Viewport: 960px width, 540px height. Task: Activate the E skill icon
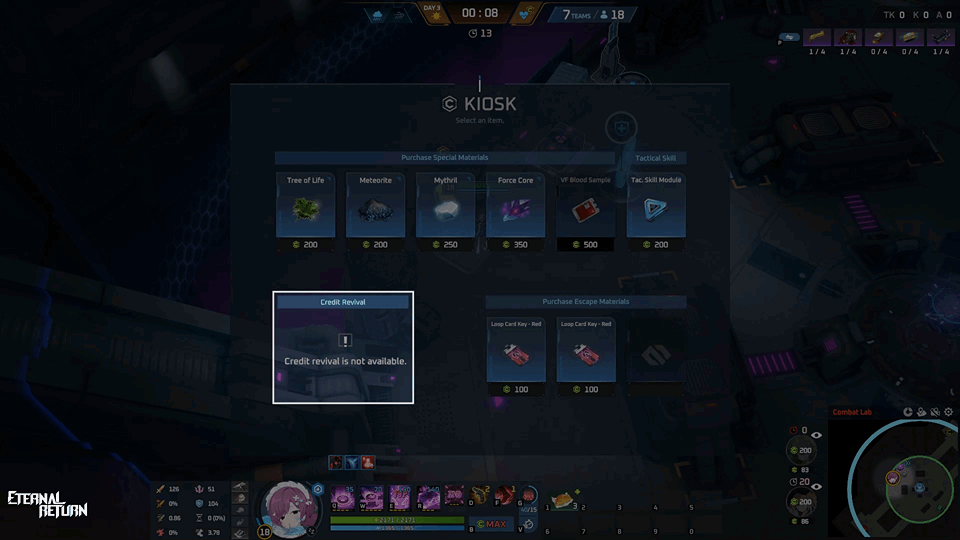point(400,496)
